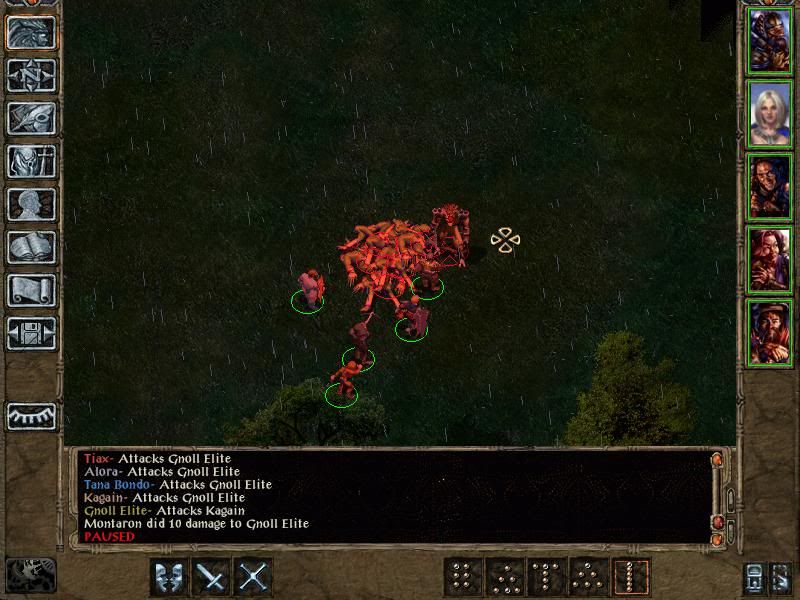This screenshot has height=600, width=800.
Task: Choose the highlighted single-file line formation
Action: coord(632,576)
